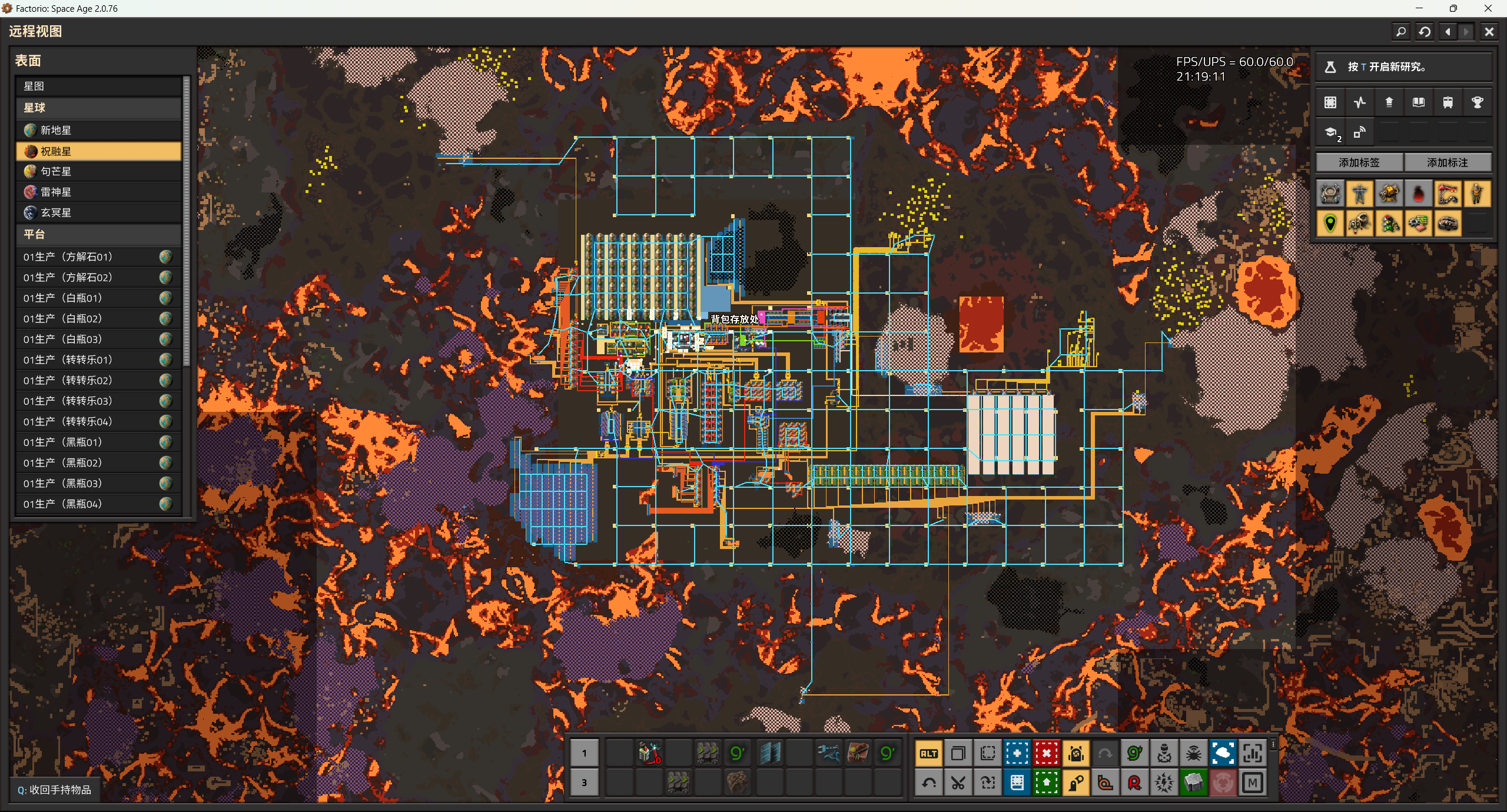Click the 添加标注 button
This screenshot has width=1507, height=812.
click(x=1447, y=162)
